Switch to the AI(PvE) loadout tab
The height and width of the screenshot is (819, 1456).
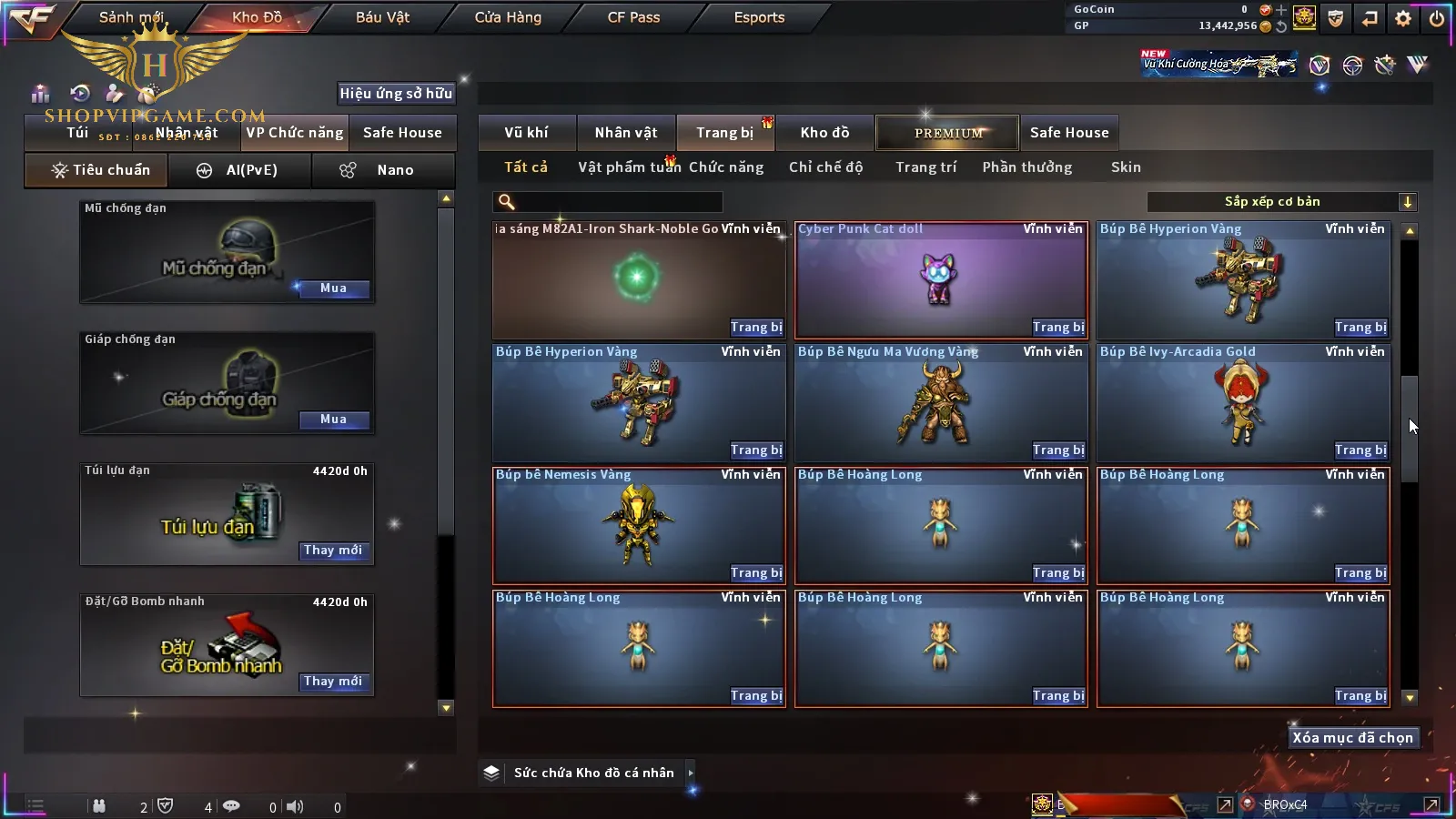click(240, 170)
